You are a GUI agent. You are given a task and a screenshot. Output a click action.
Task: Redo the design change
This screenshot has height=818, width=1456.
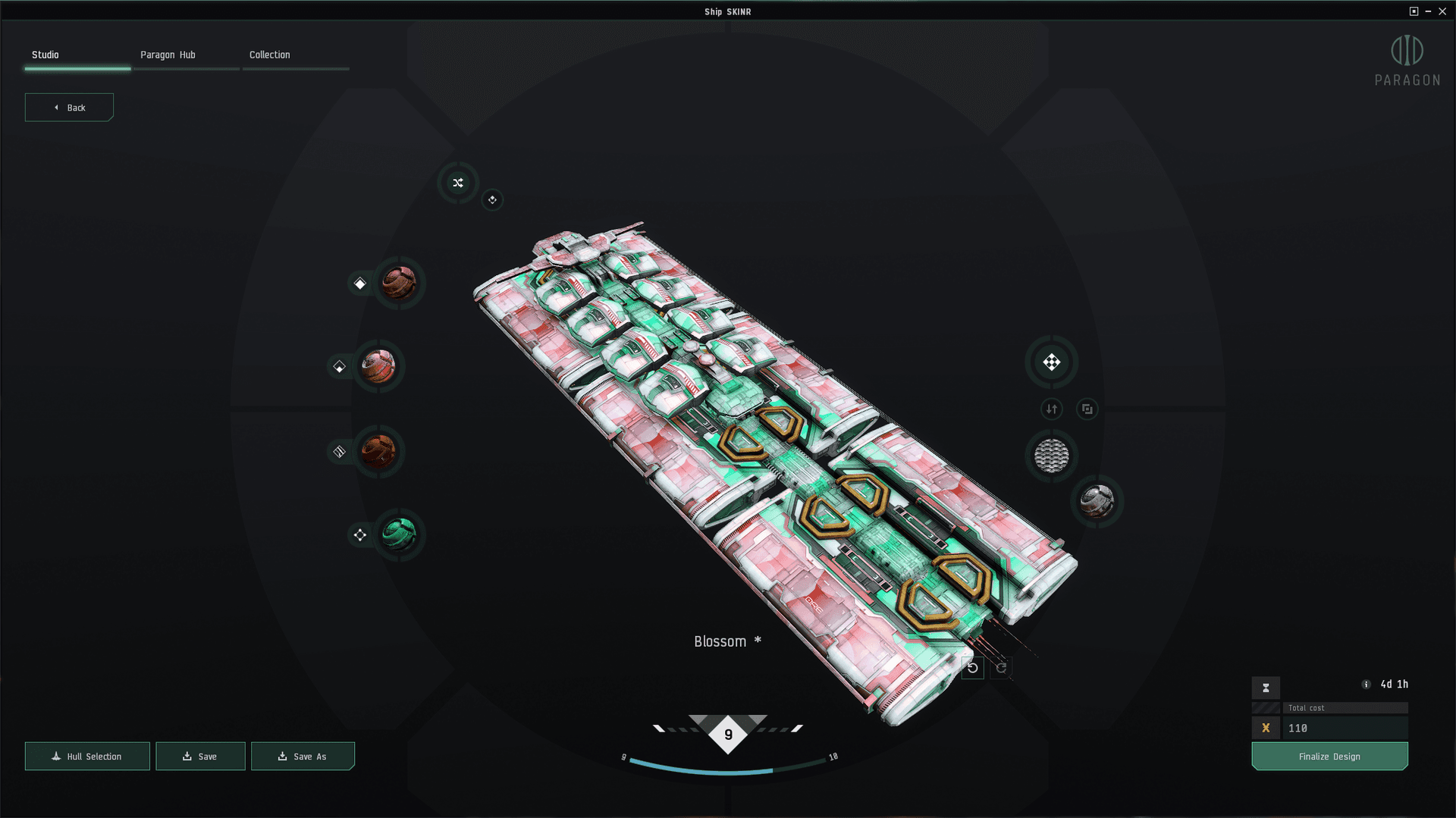pos(1001,668)
